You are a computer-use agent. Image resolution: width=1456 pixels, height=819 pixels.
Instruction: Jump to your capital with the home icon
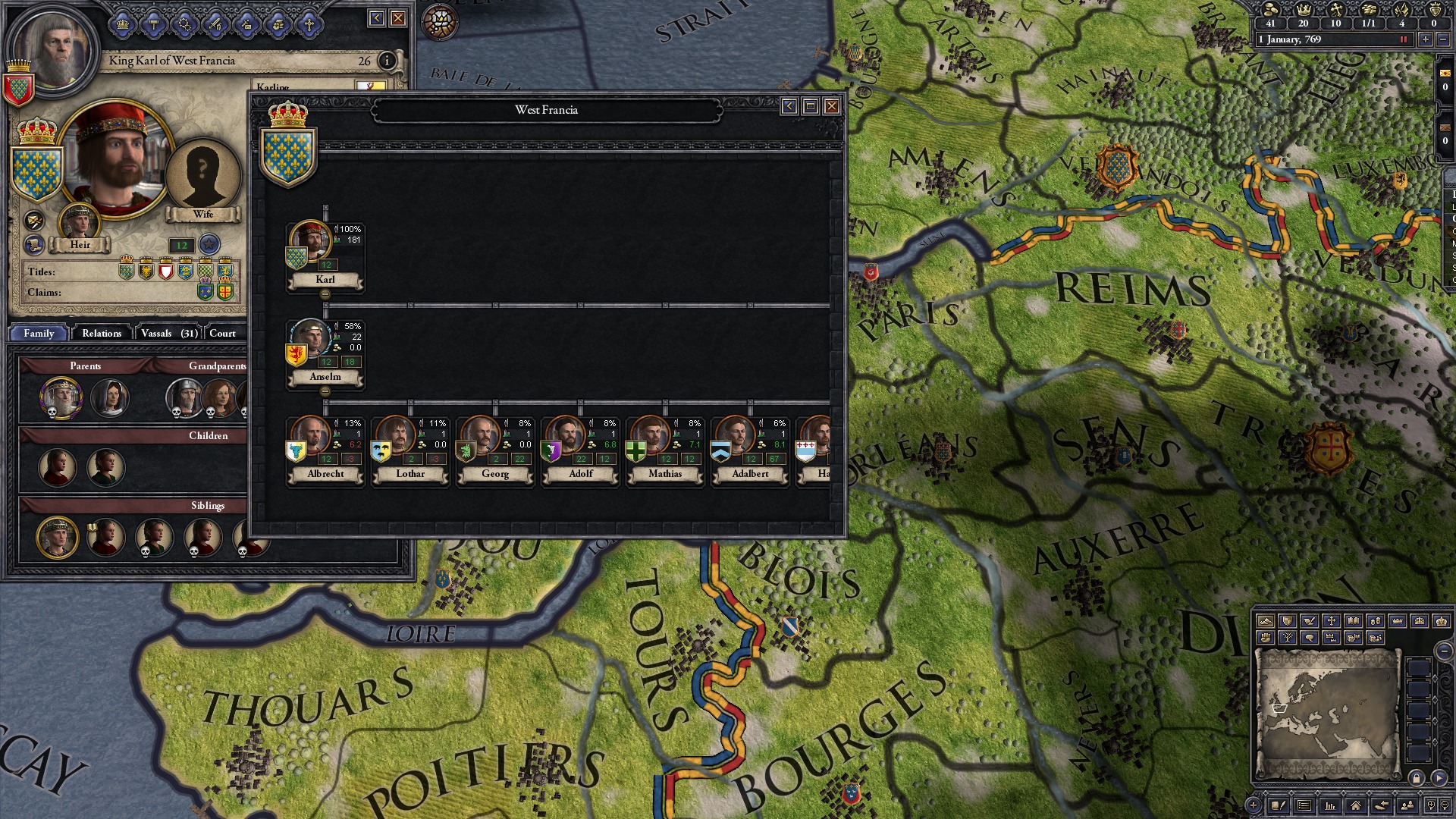point(1354,806)
